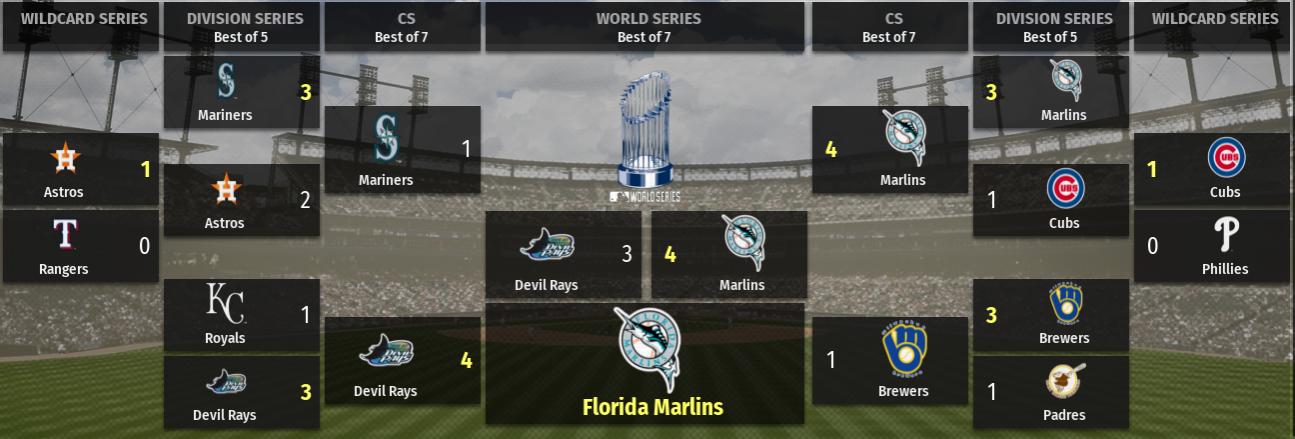Image resolution: width=1295 pixels, height=439 pixels.
Task: Select the Rangers tile in the Wildcard Series
Action: point(80,246)
